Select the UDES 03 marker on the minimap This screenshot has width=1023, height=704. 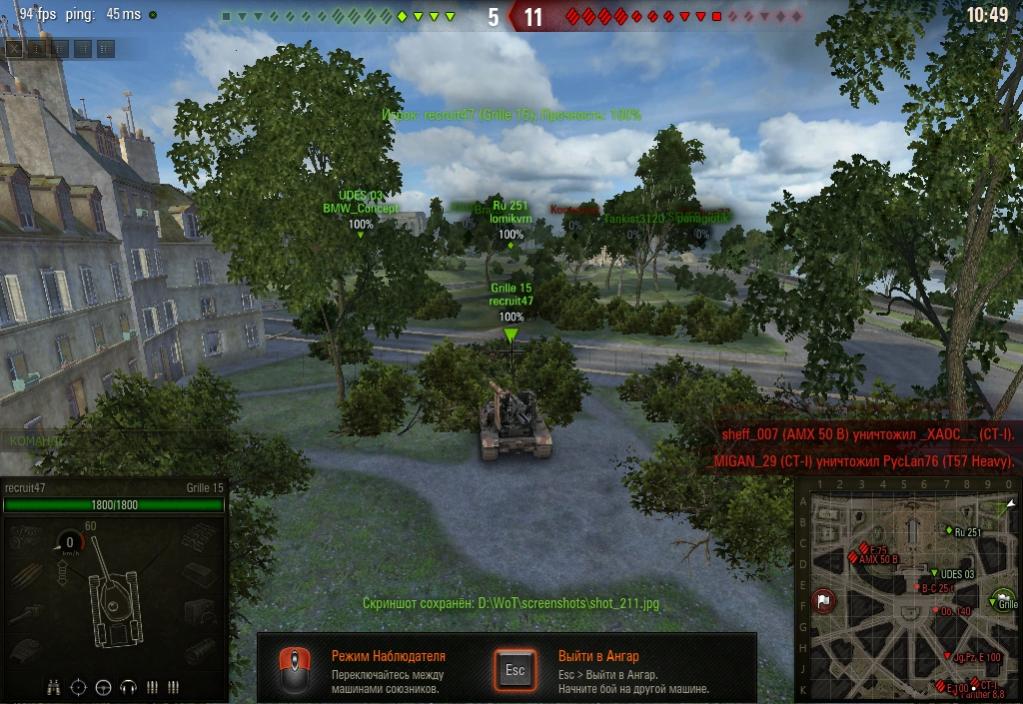point(934,573)
